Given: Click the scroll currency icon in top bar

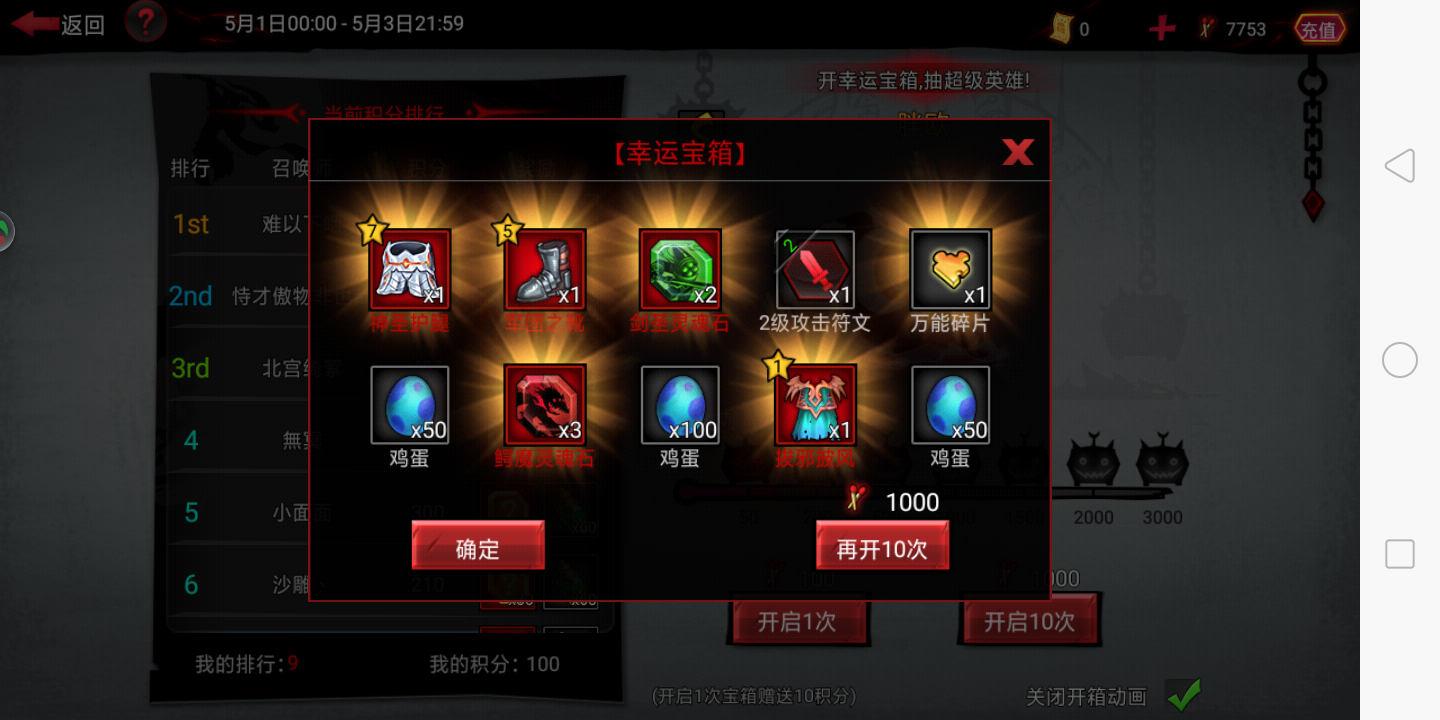Looking at the screenshot, I should [1063, 28].
